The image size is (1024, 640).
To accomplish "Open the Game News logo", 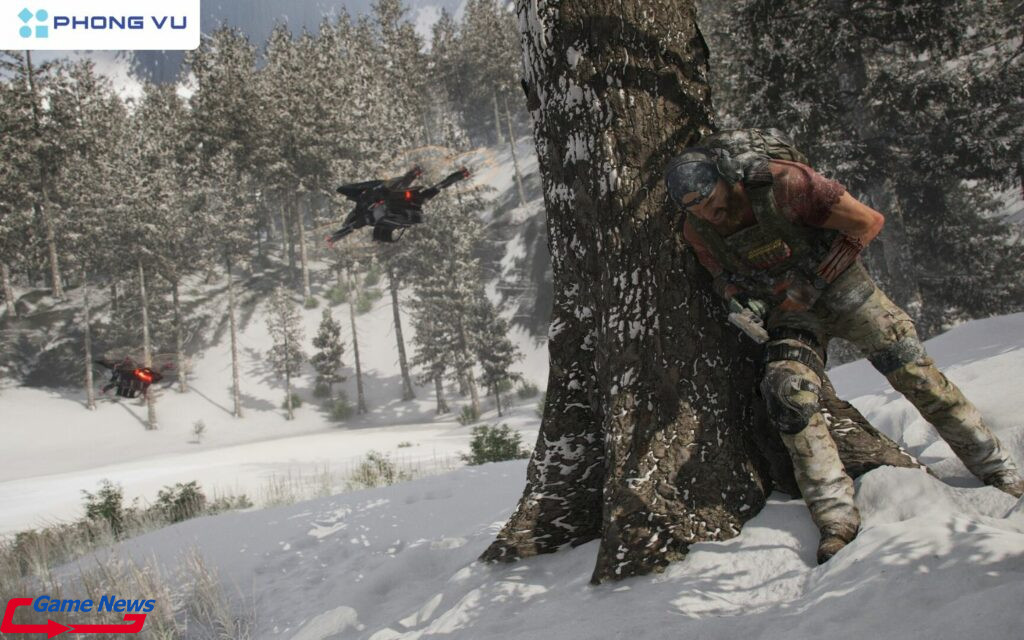I will click(78, 613).
